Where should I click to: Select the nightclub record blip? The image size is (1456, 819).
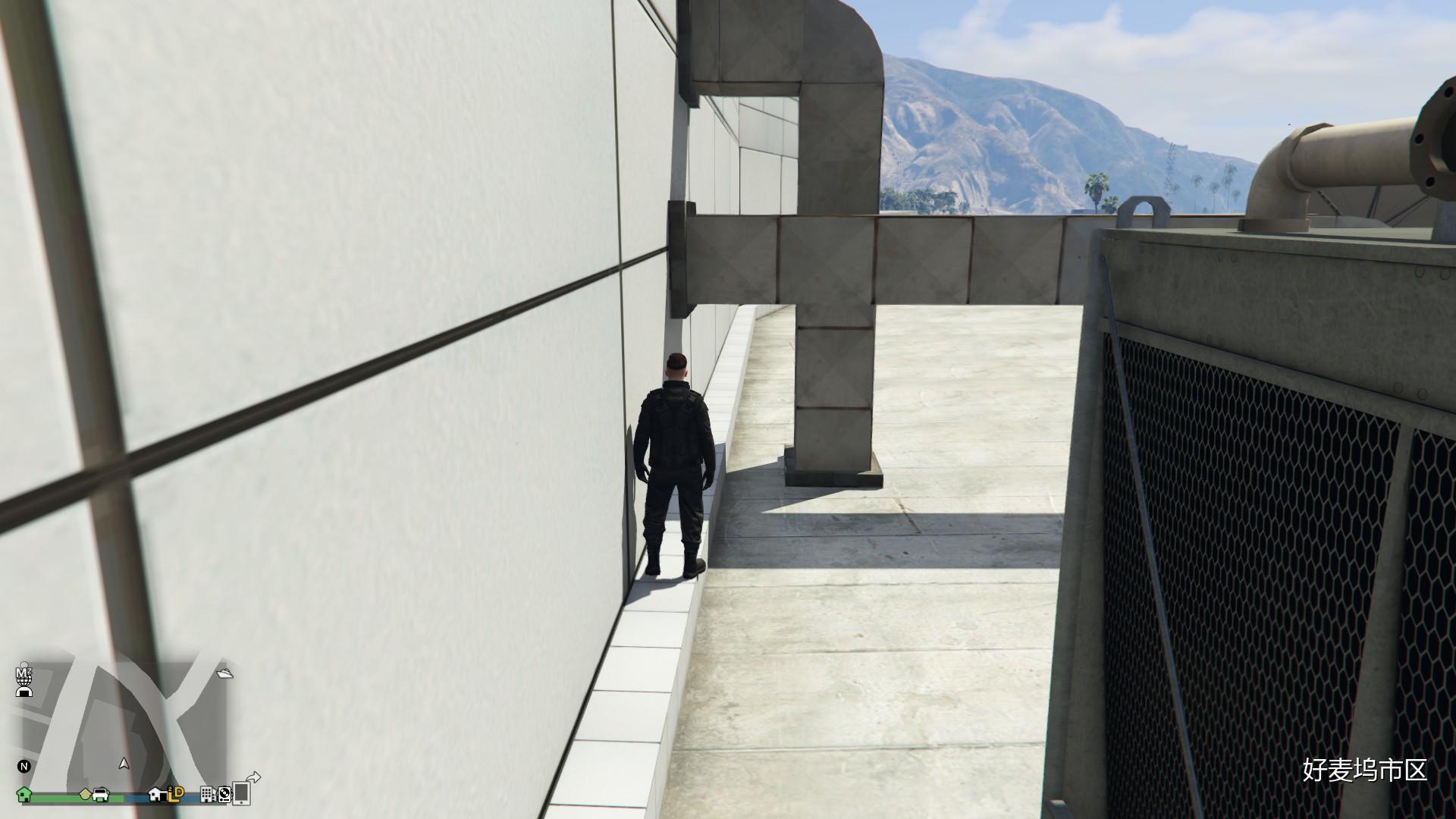click(224, 795)
